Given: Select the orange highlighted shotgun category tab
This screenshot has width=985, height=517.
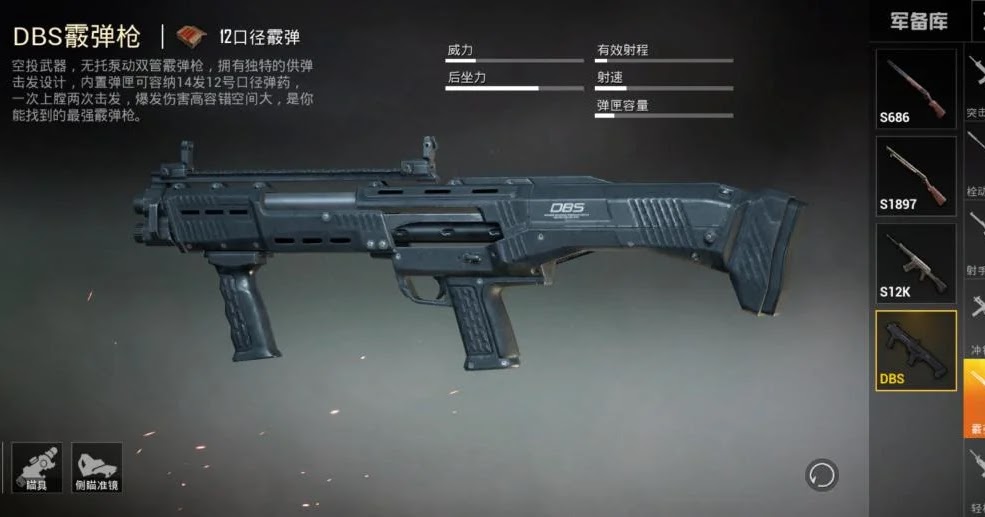Looking at the screenshot, I should click(975, 398).
